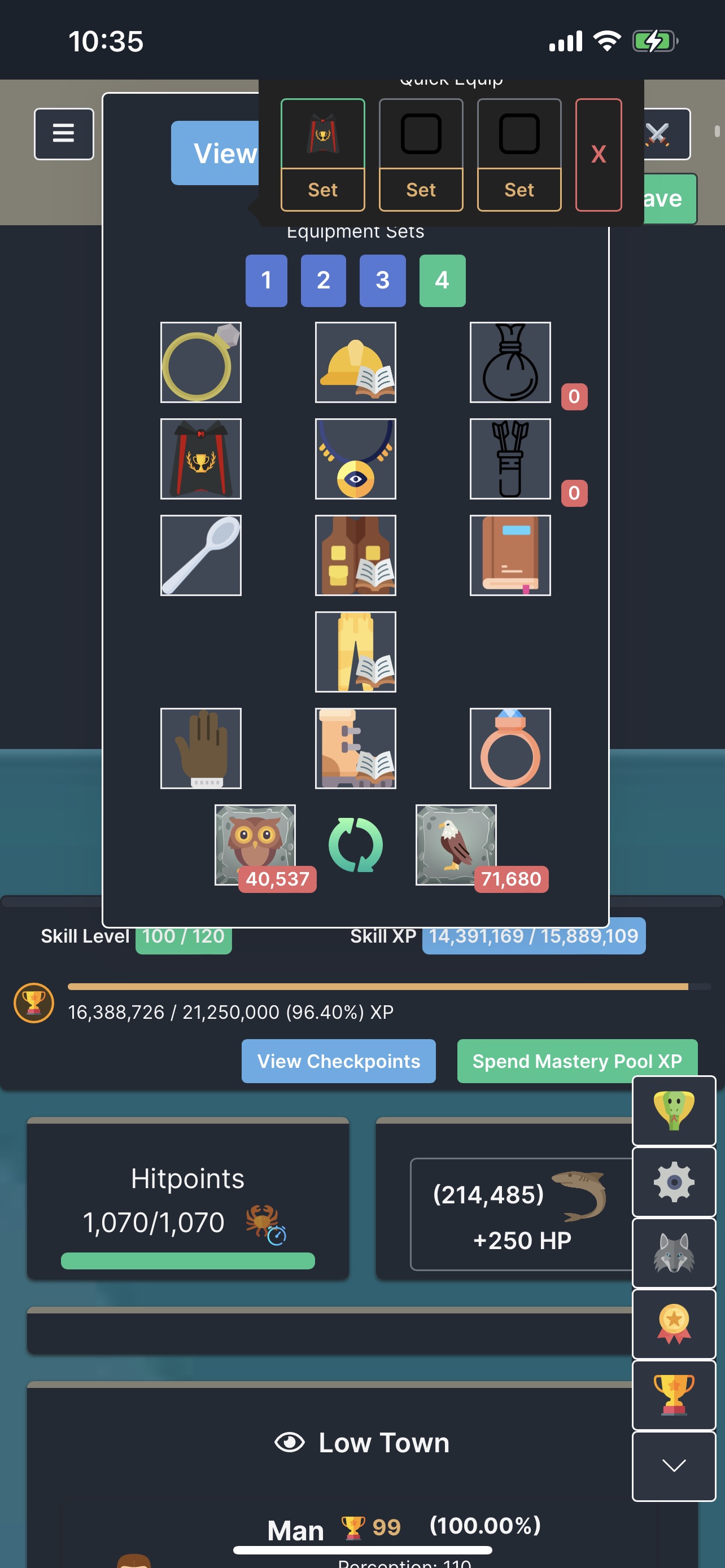Open the hamburger menu
The height and width of the screenshot is (1568, 725).
click(63, 133)
